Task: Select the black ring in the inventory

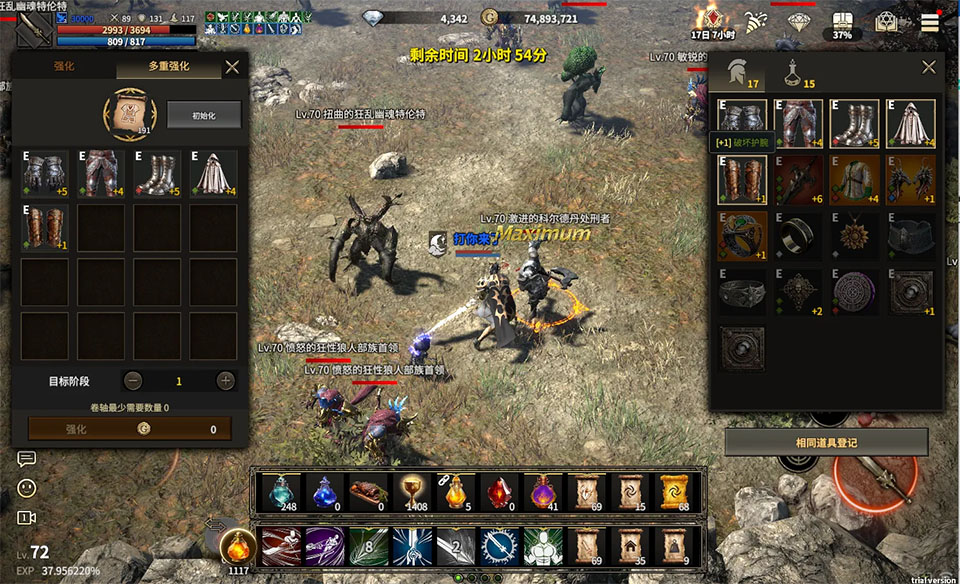Action: click(798, 235)
